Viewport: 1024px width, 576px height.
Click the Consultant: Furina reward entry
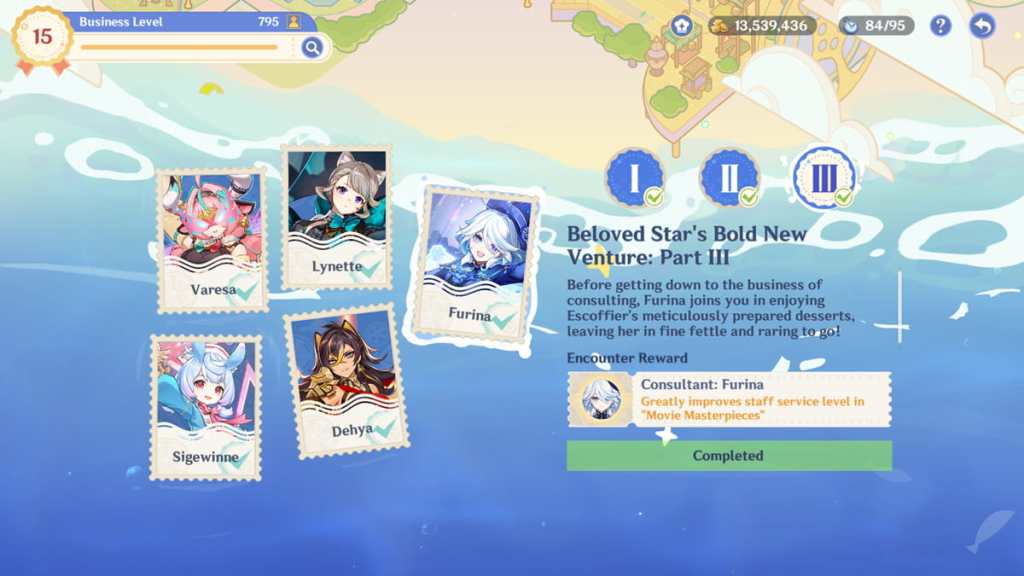pos(729,399)
